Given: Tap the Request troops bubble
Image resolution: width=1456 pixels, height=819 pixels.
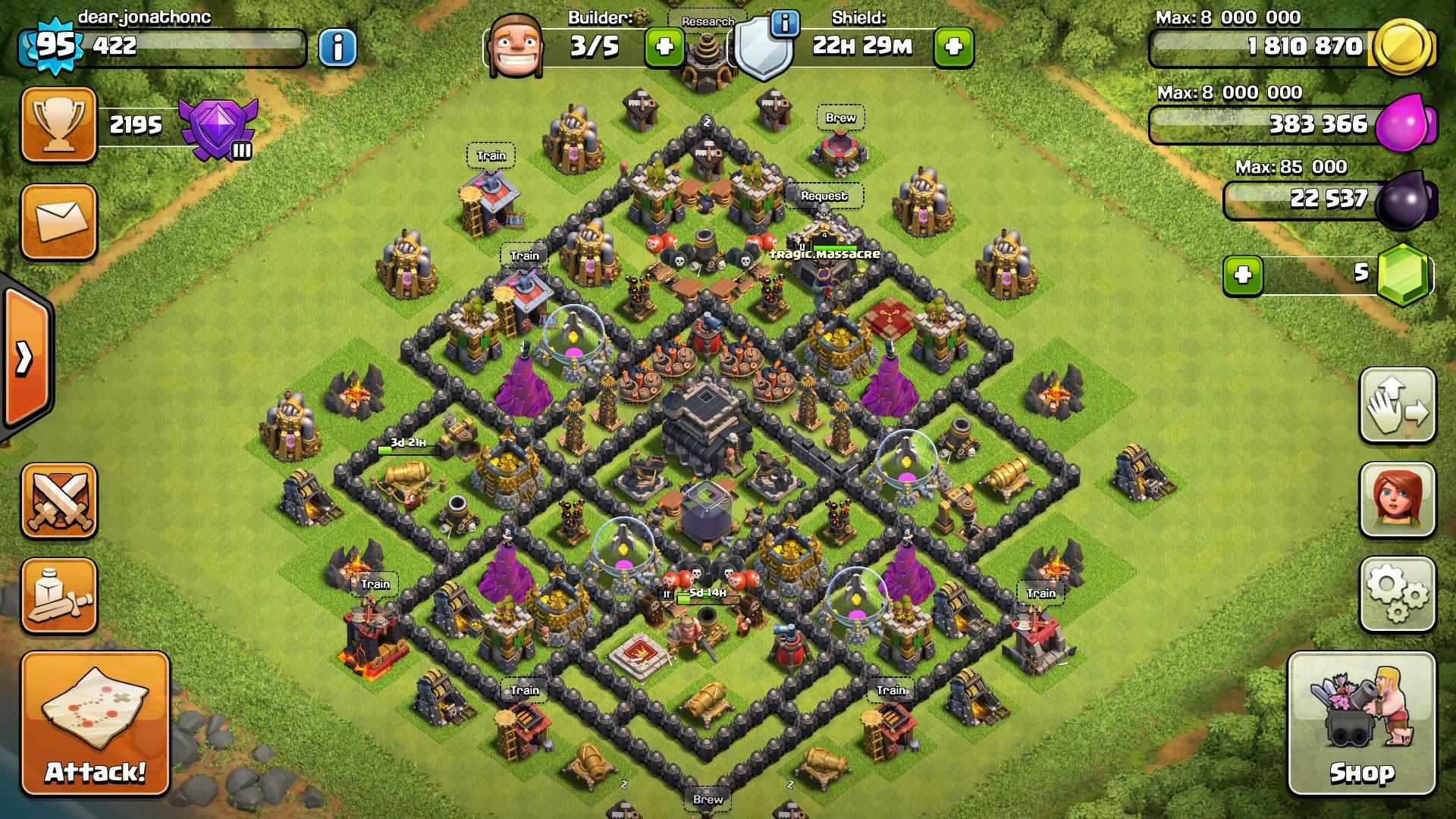Looking at the screenshot, I should point(824,196).
